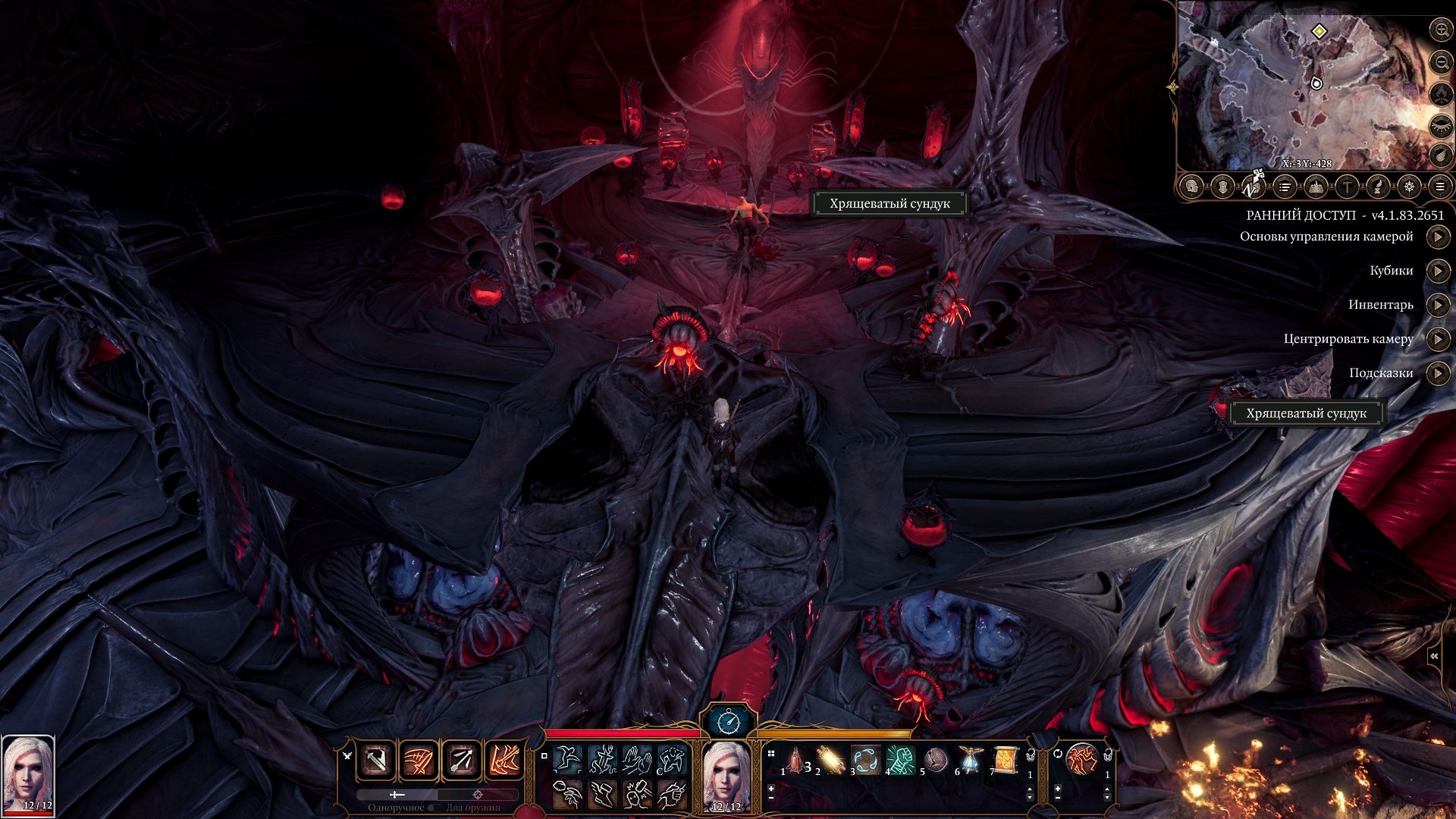Open the camp using the campfire icon
Viewport: 1456px width, 819px height.
coord(1440,94)
